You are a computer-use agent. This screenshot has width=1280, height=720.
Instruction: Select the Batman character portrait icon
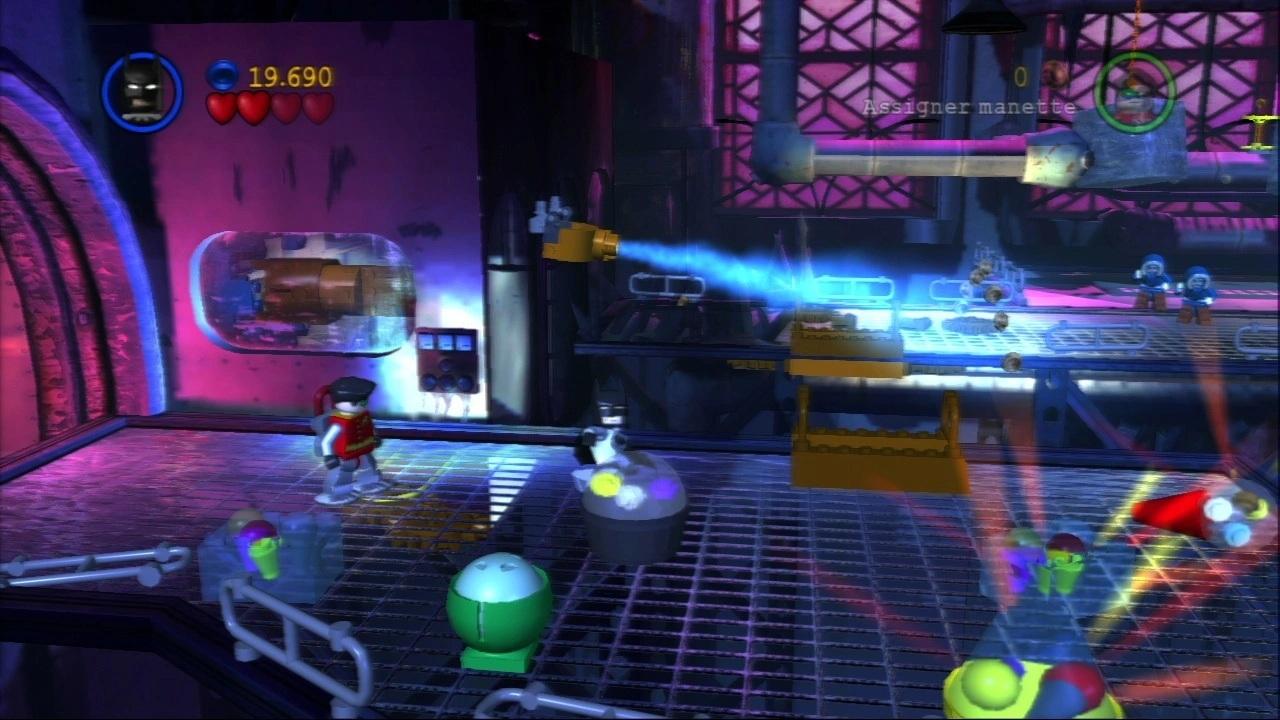click(x=140, y=90)
